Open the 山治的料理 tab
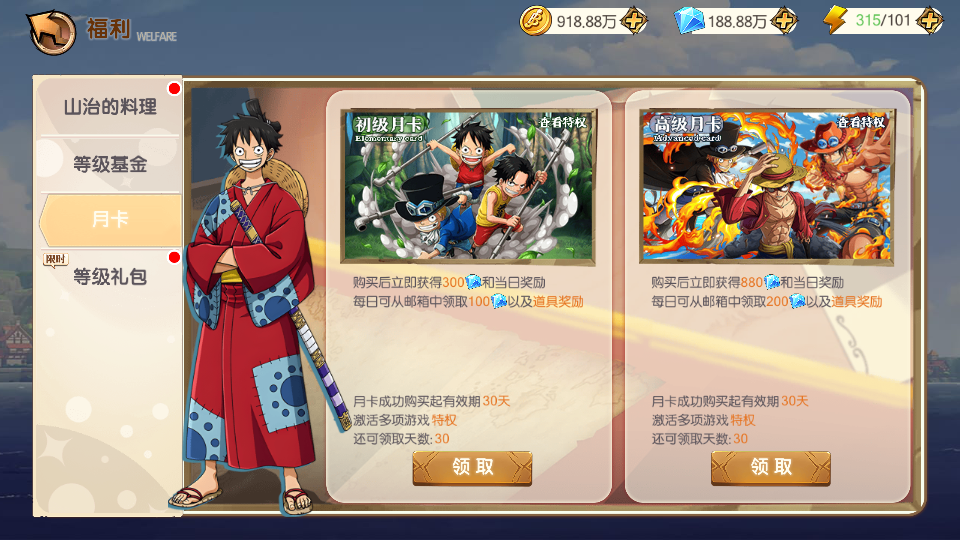 pos(110,107)
